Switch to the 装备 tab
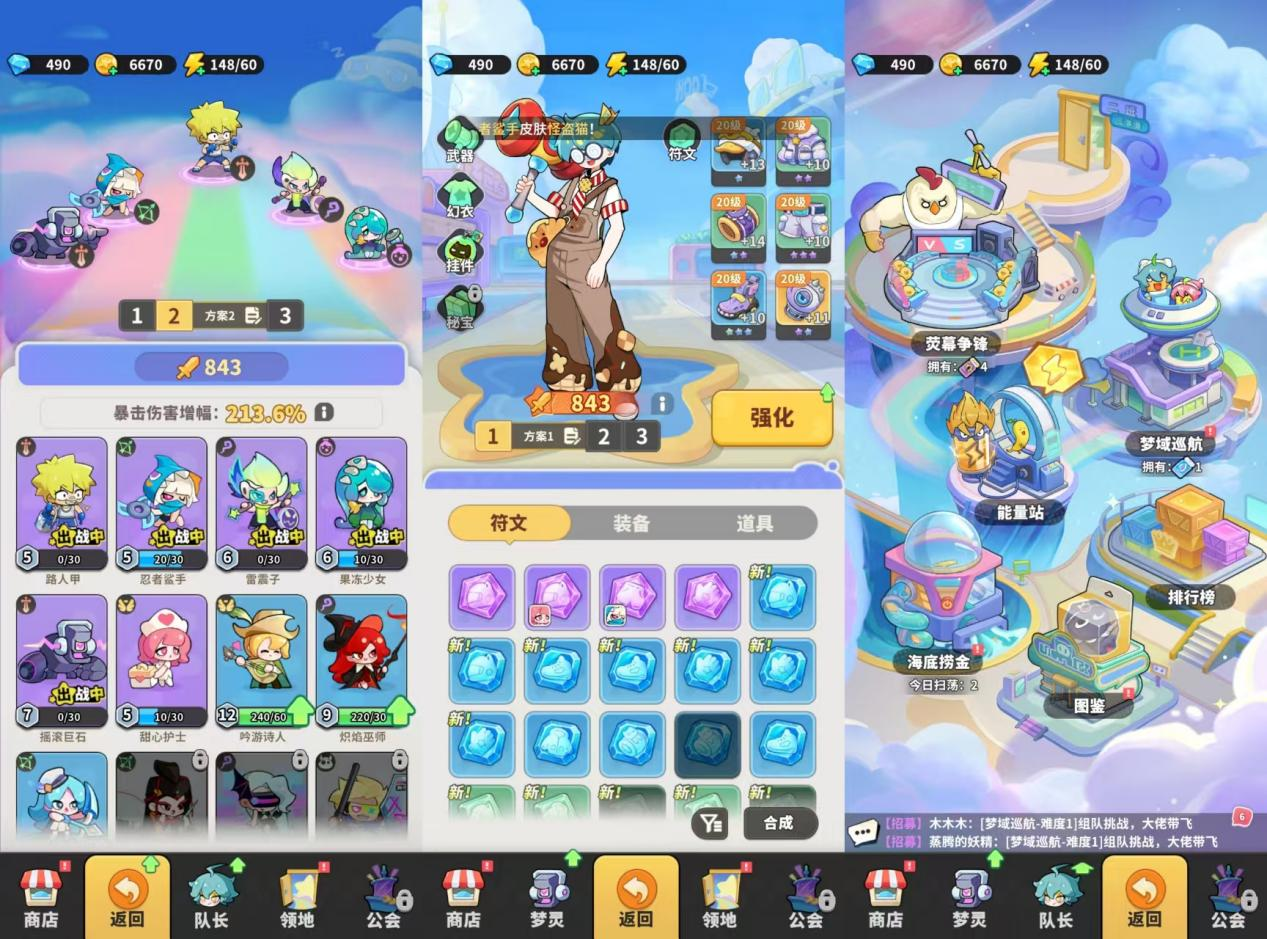The image size is (1267, 939). (x=631, y=523)
